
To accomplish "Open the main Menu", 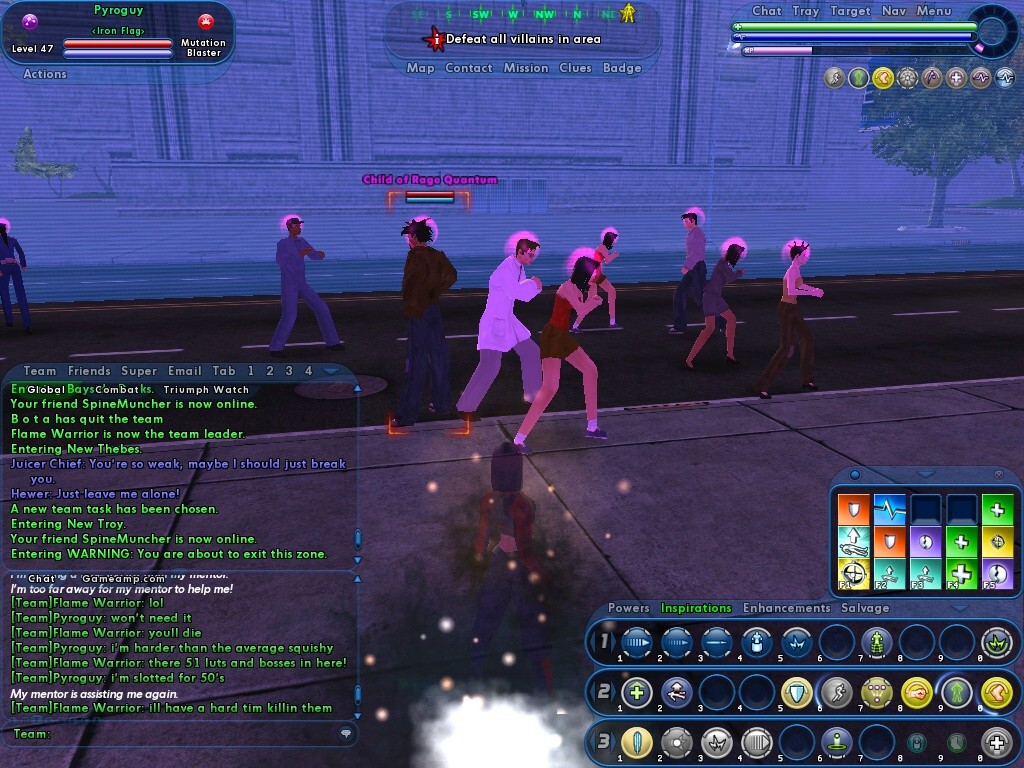I will (x=934, y=11).
